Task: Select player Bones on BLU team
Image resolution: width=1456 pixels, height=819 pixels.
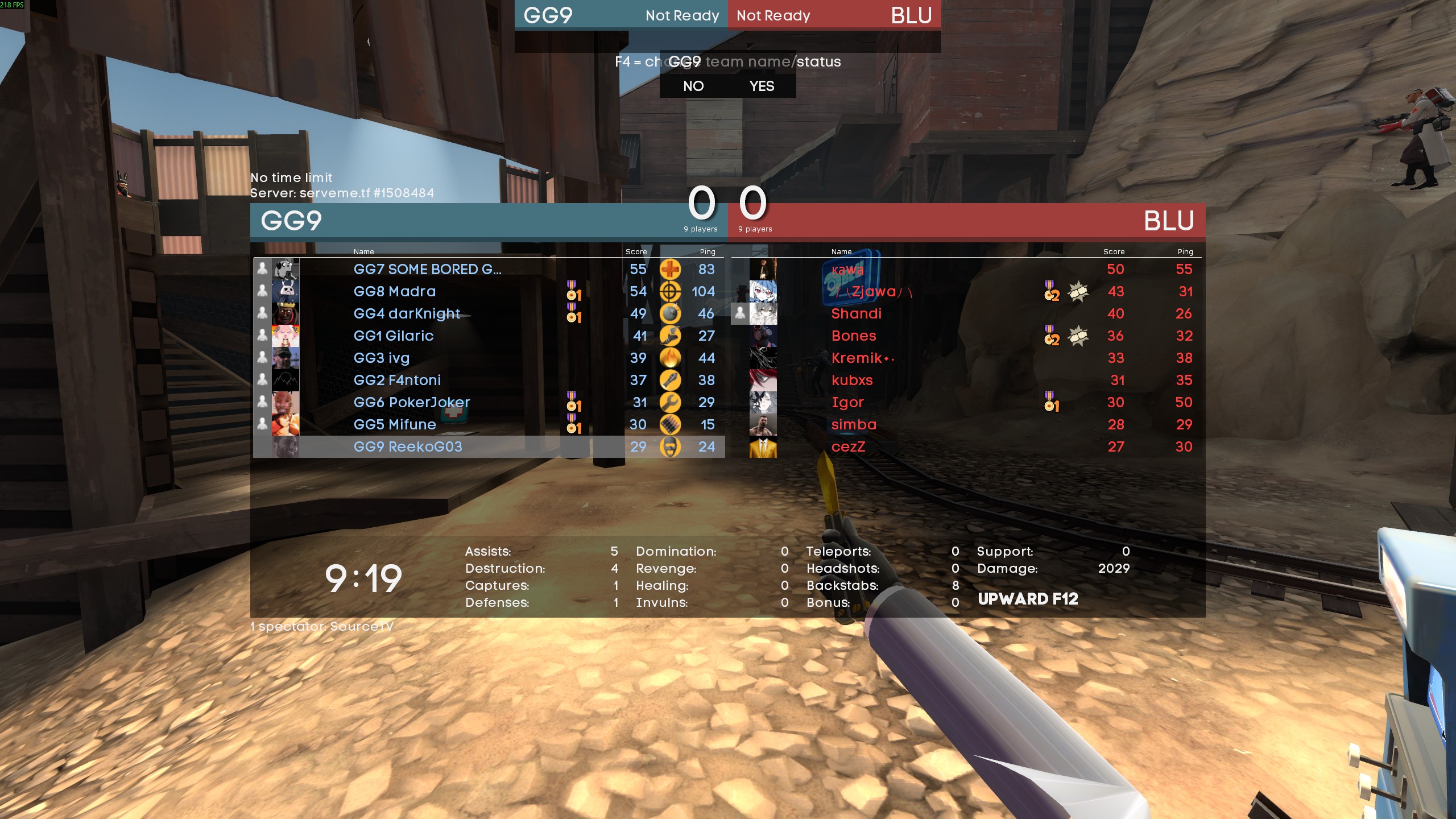Action: tap(853, 336)
